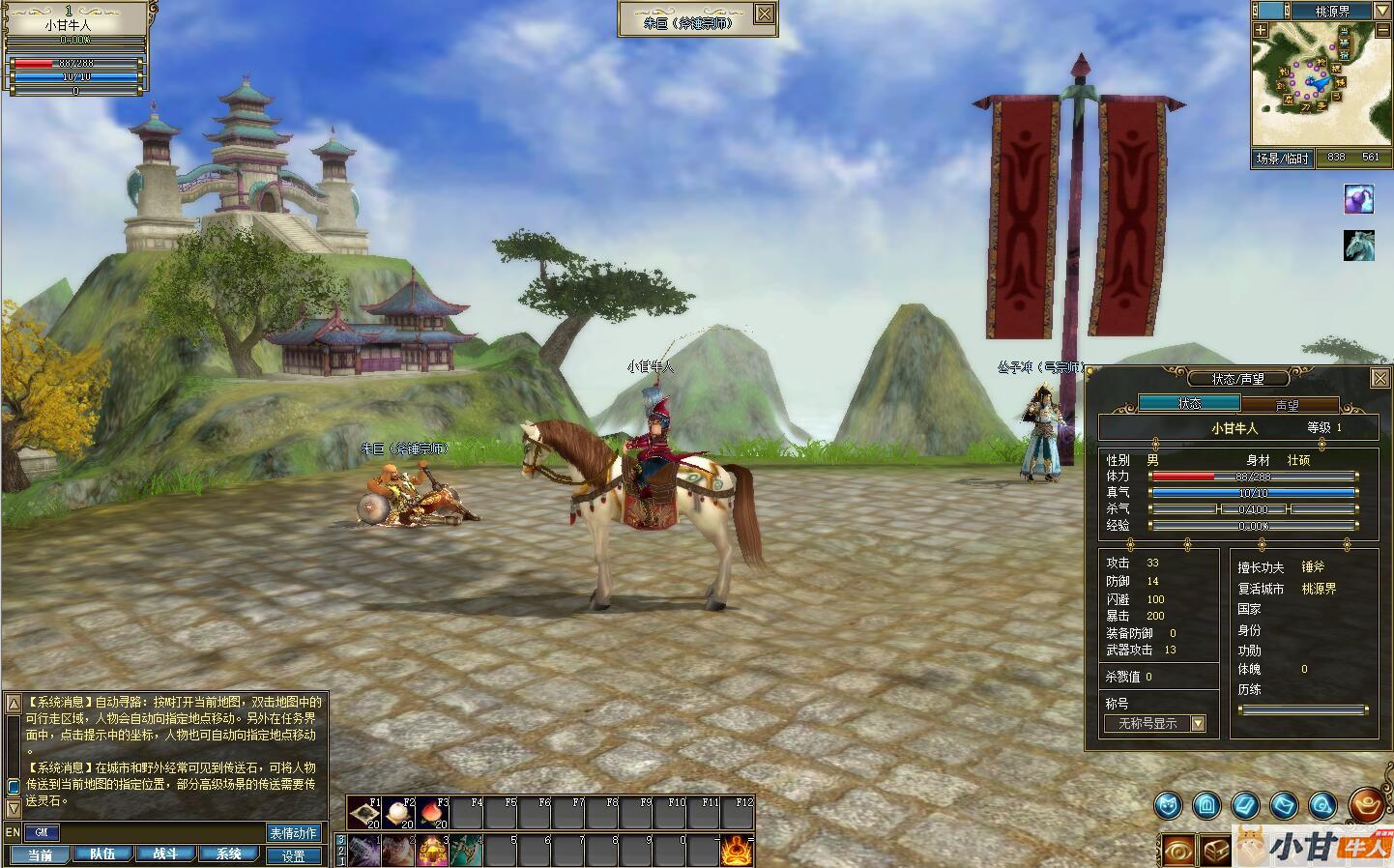The image size is (1394, 868).
Task: Switch to the 声望 tab
Action: pyautogui.click(x=1289, y=405)
